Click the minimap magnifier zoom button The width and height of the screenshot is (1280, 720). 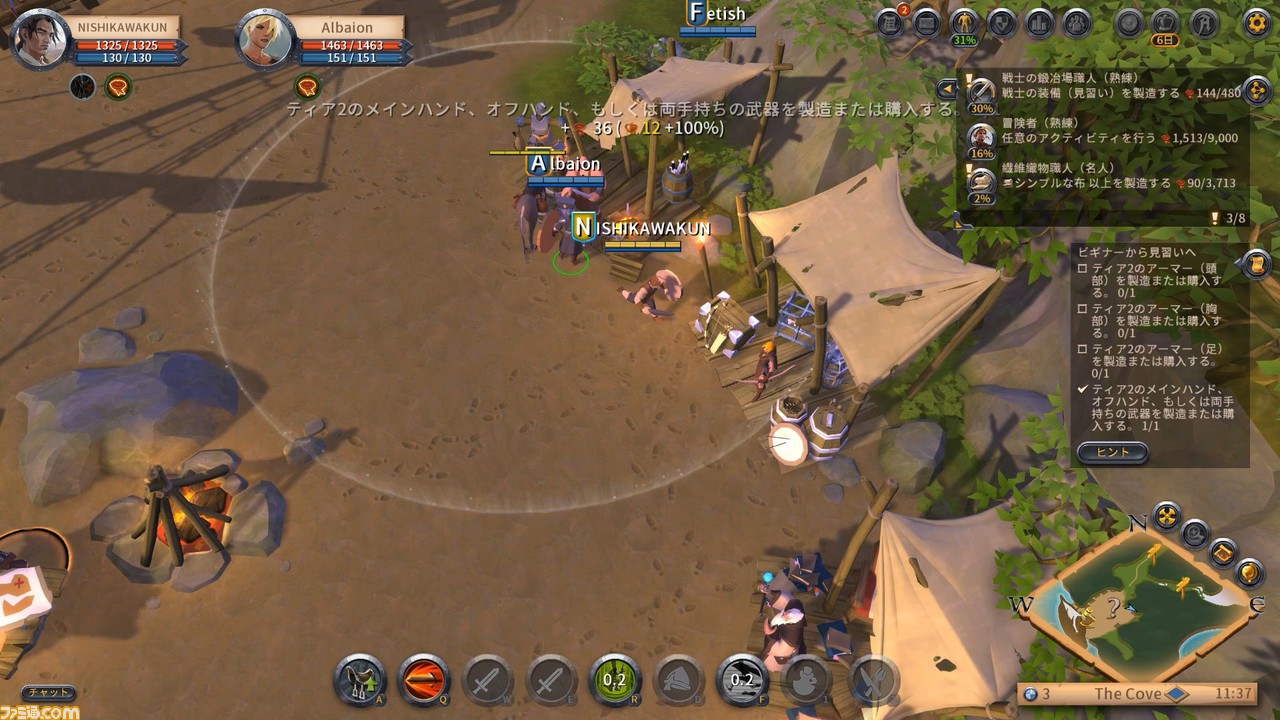[1194, 533]
